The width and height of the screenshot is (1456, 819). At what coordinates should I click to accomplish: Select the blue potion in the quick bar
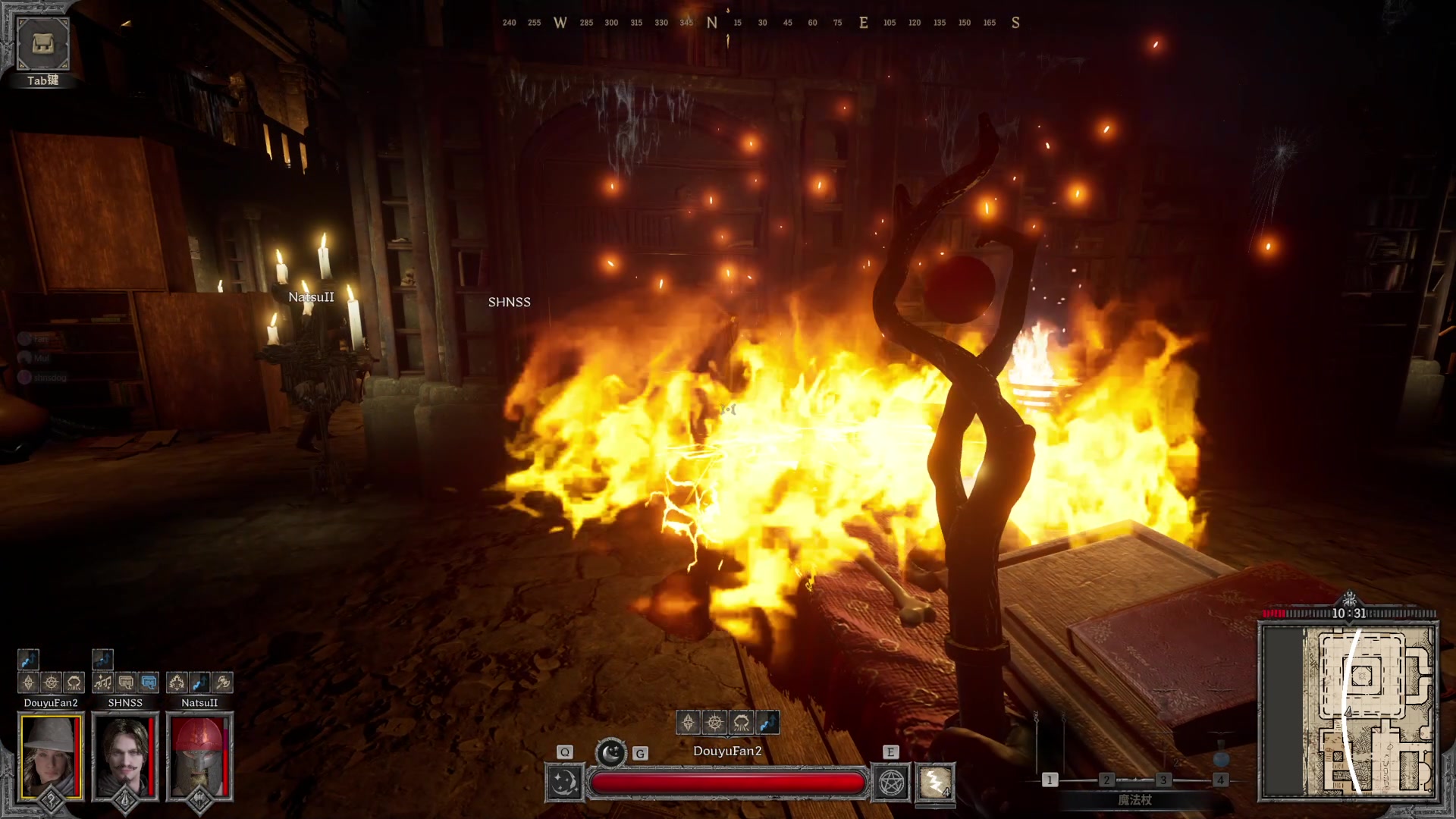pyautogui.click(x=1220, y=758)
